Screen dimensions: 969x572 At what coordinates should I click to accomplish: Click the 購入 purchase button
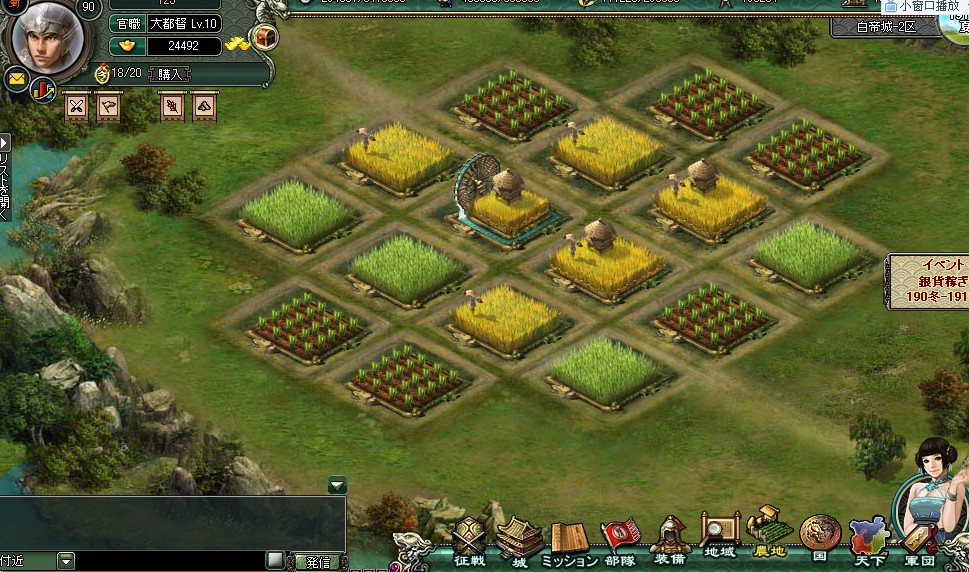click(x=170, y=74)
